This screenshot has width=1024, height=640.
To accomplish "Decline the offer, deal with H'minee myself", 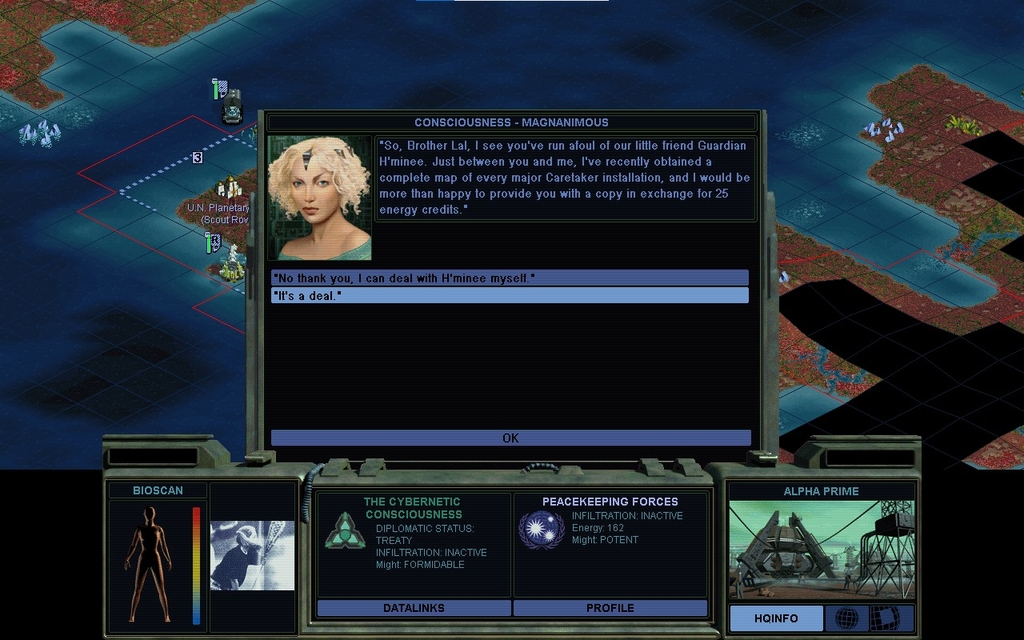I will tap(509, 278).
